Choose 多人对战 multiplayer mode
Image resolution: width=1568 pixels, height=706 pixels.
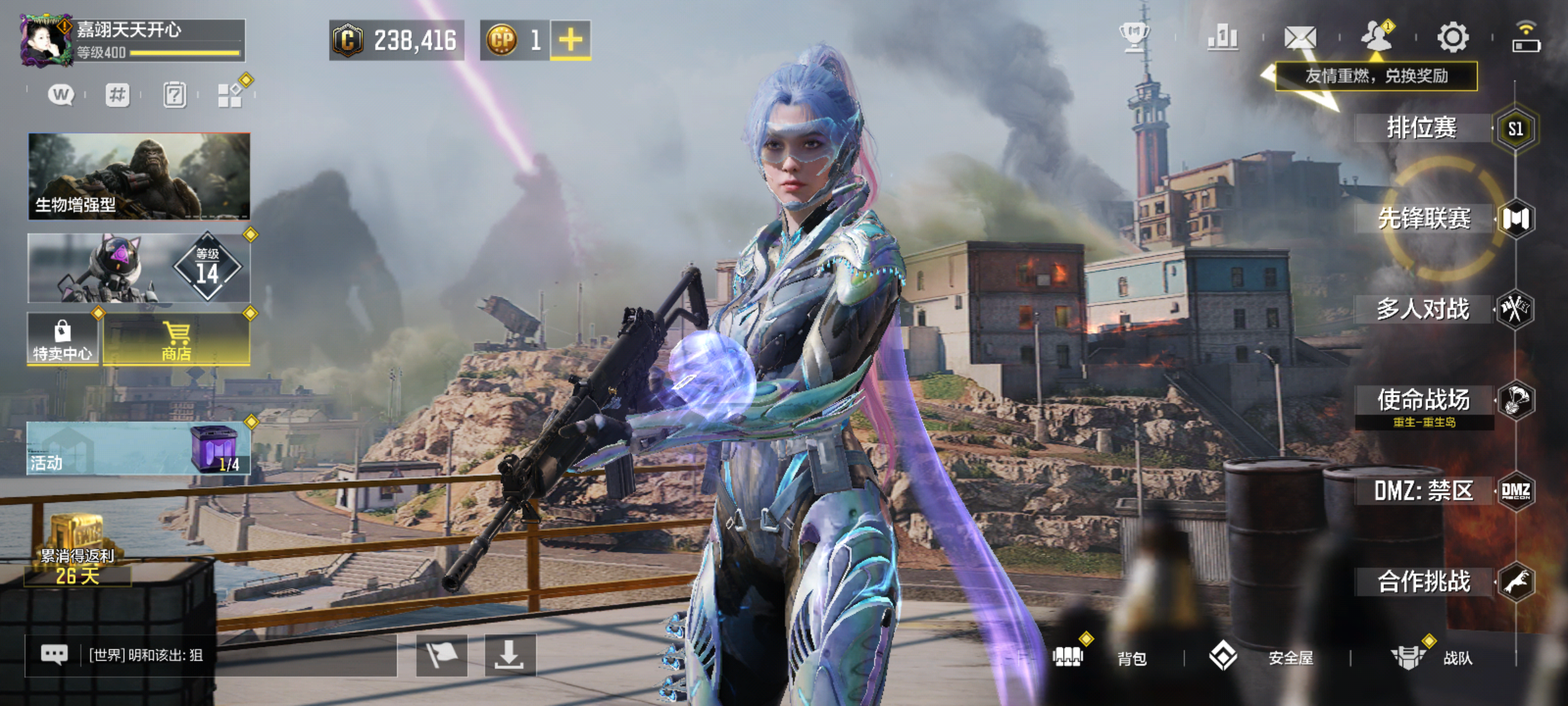click(x=1423, y=309)
